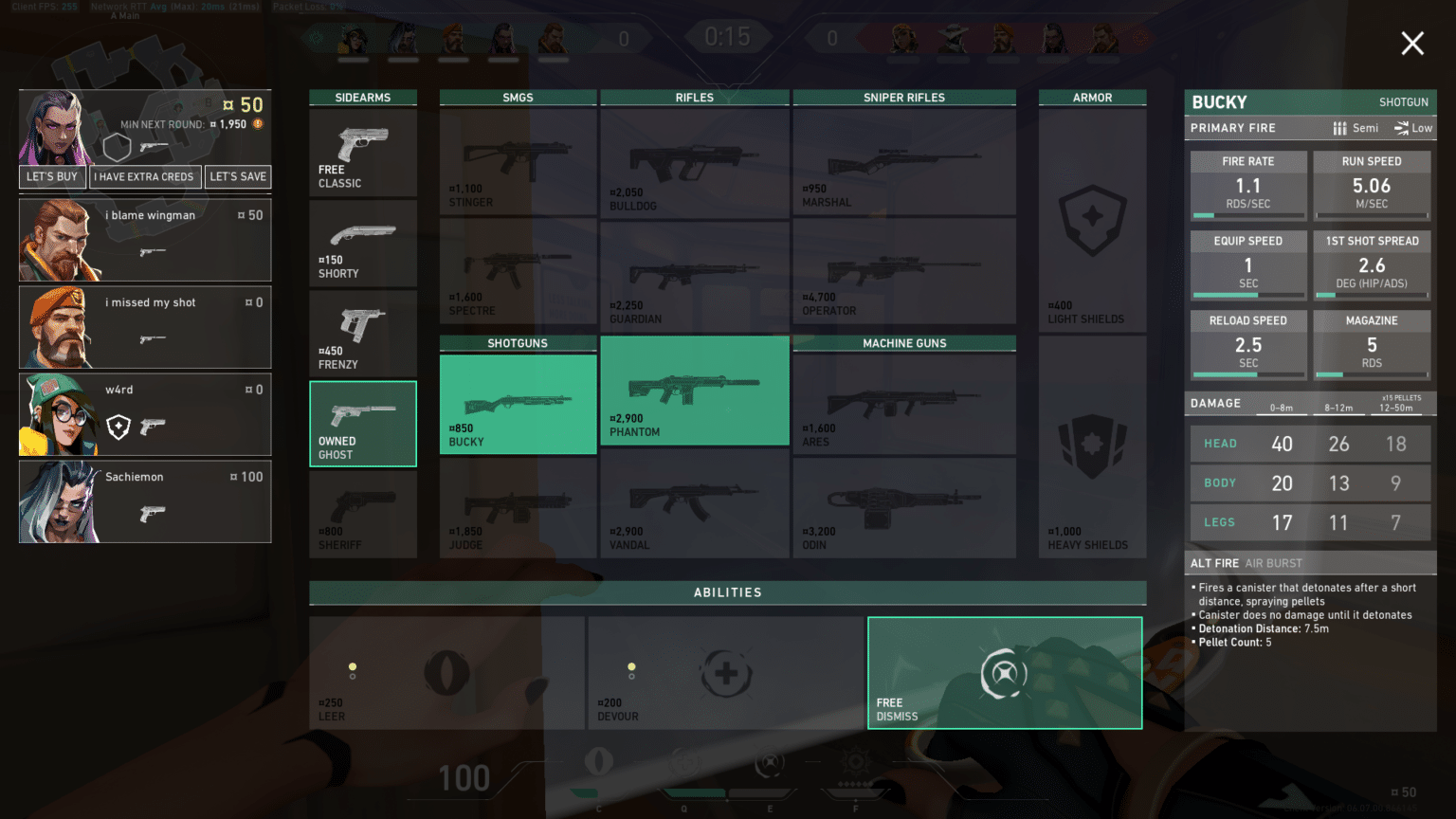Purchase the Vandal rifle
This screenshot has width=1456, height=819.
694,507
